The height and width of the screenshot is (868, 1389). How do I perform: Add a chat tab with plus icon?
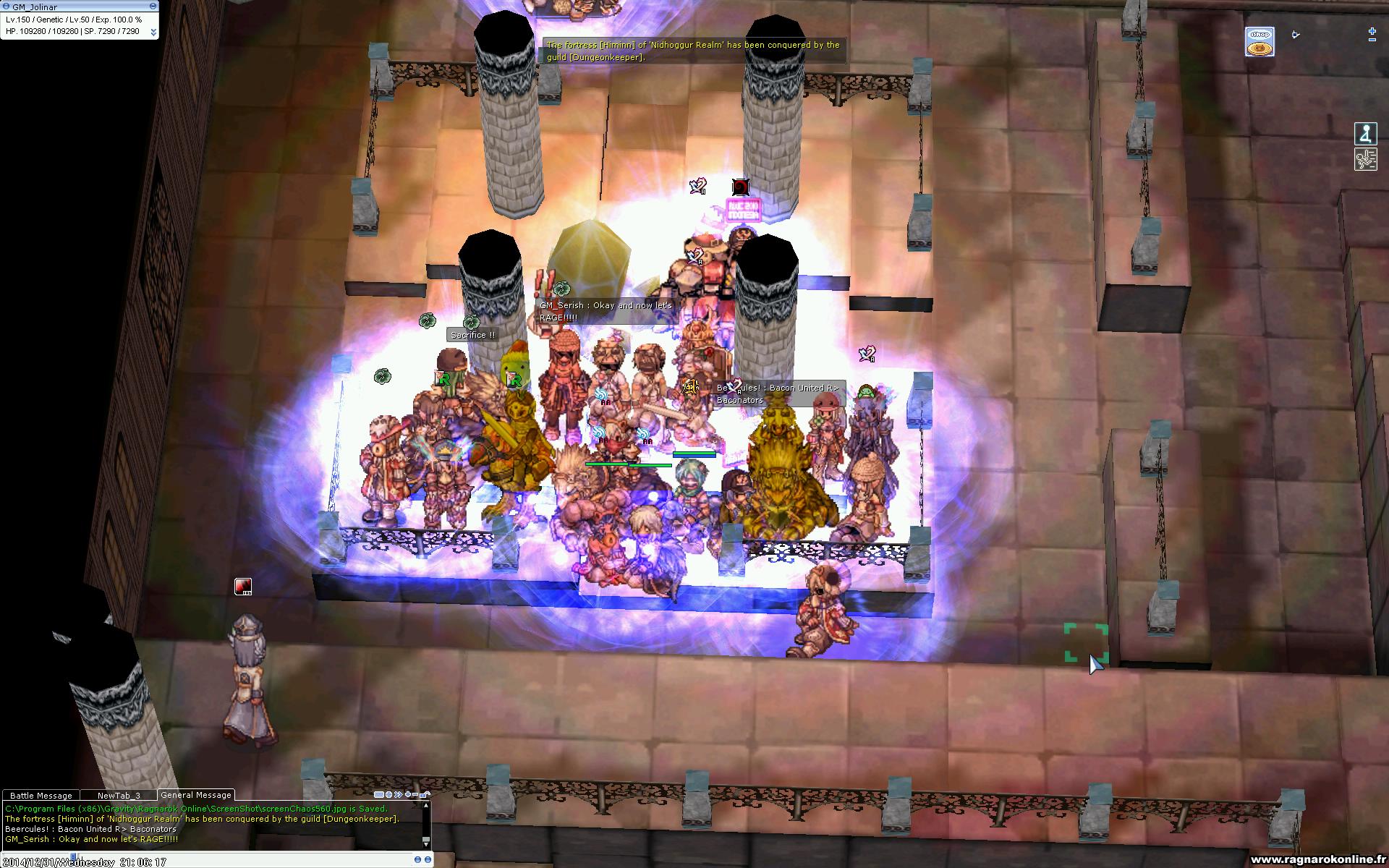pos(409,794)
